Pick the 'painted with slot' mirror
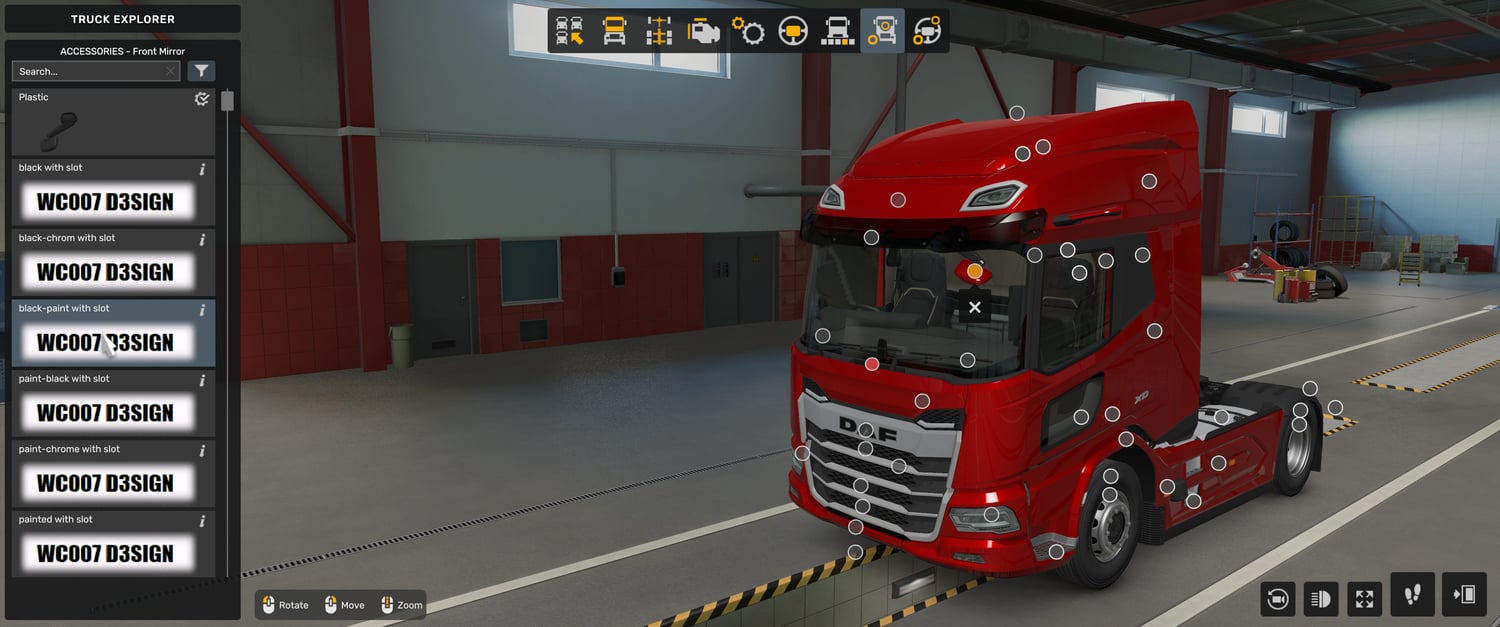Screen dimensions: 1500x627 [105, 553]
